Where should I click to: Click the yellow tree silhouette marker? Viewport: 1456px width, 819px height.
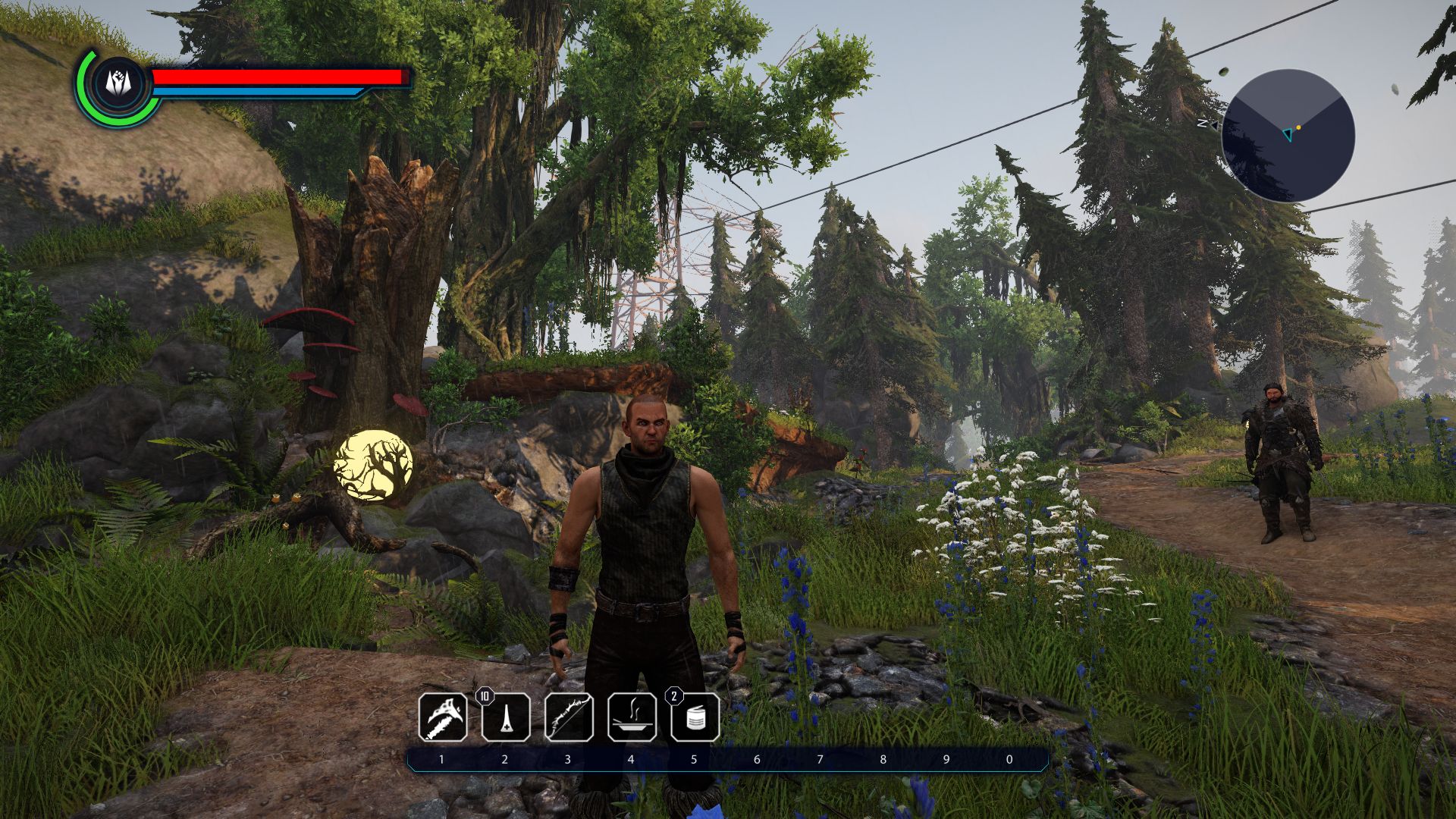pos(373,466)
